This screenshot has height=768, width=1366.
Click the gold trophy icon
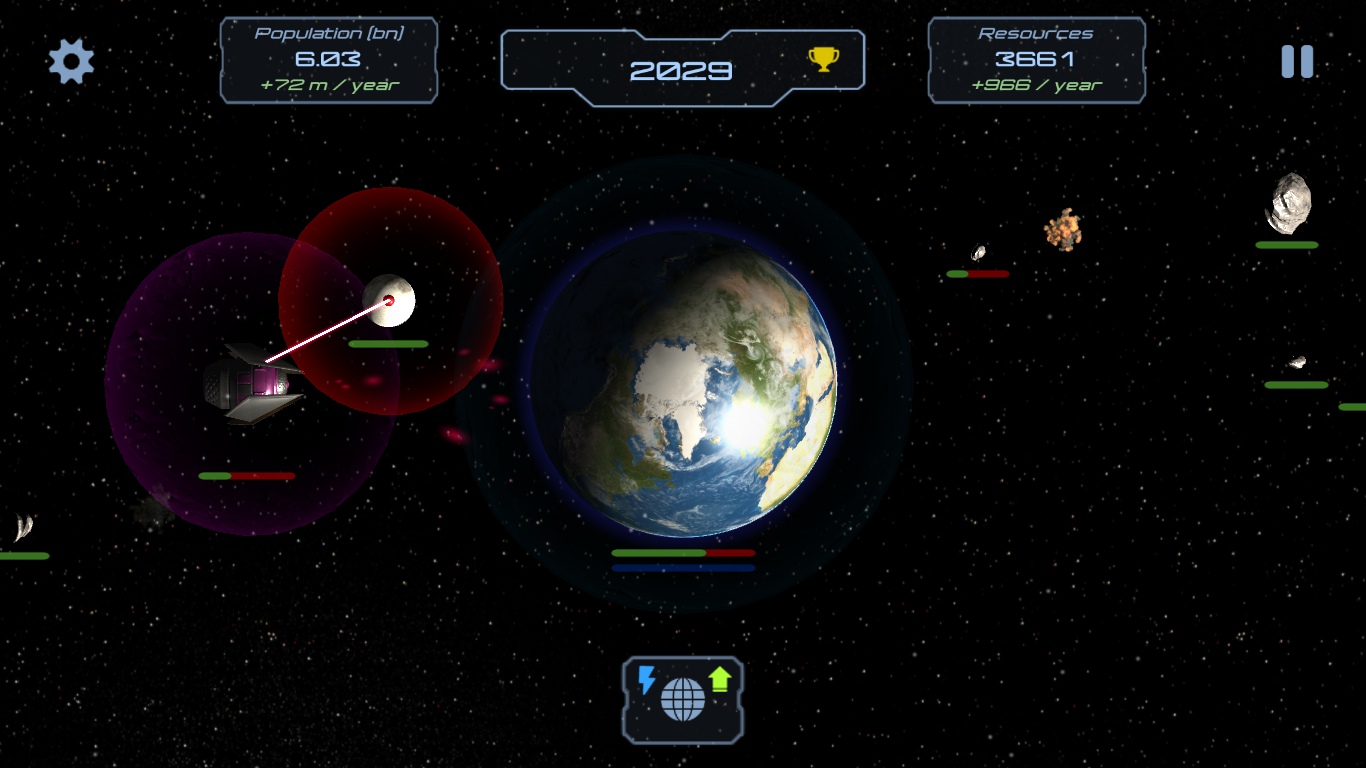point(823,60)
